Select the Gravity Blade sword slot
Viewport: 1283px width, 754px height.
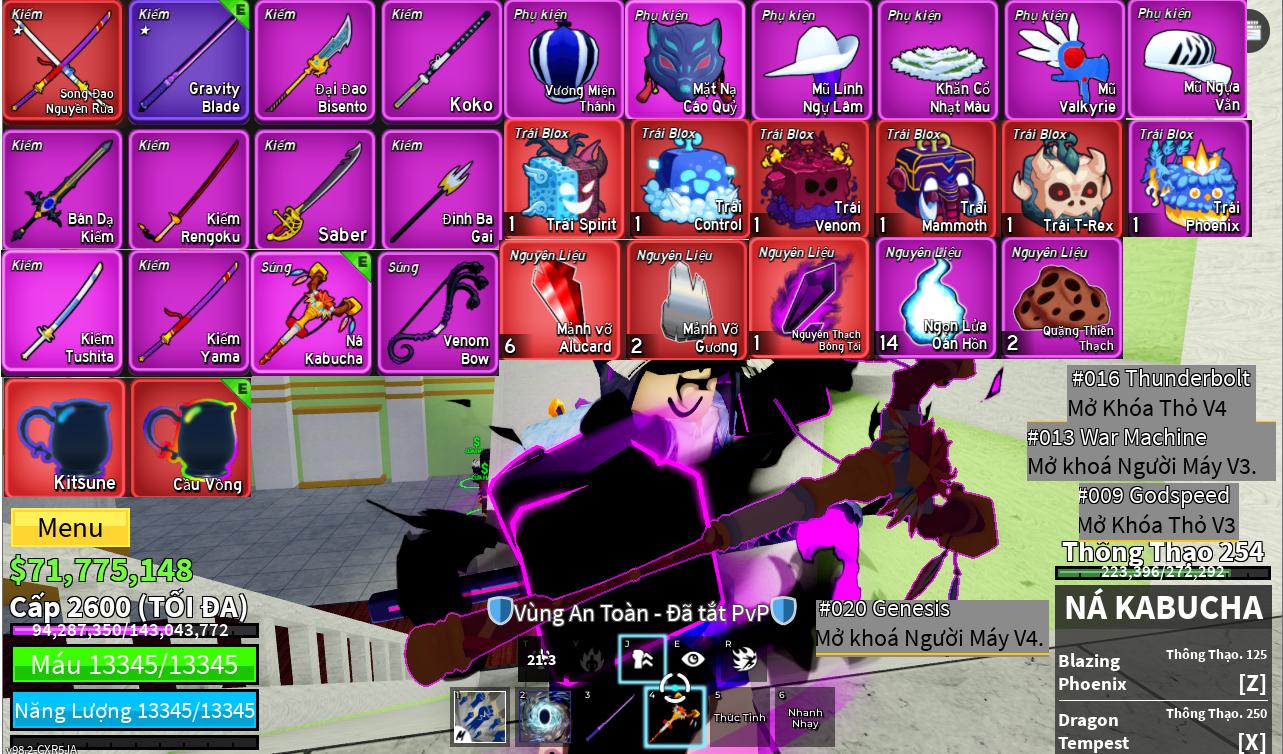(189, 61)
